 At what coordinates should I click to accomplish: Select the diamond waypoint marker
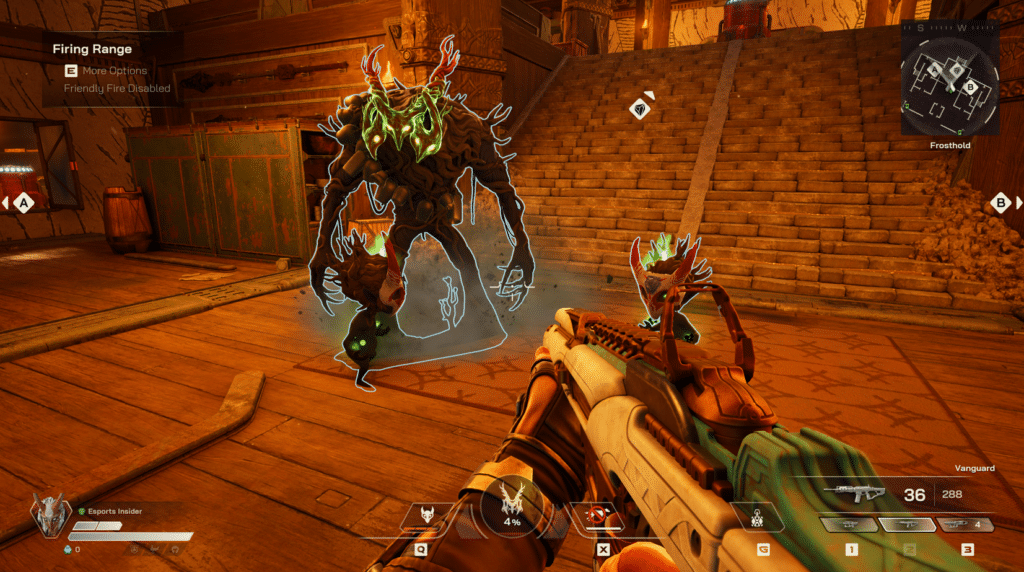641,108
